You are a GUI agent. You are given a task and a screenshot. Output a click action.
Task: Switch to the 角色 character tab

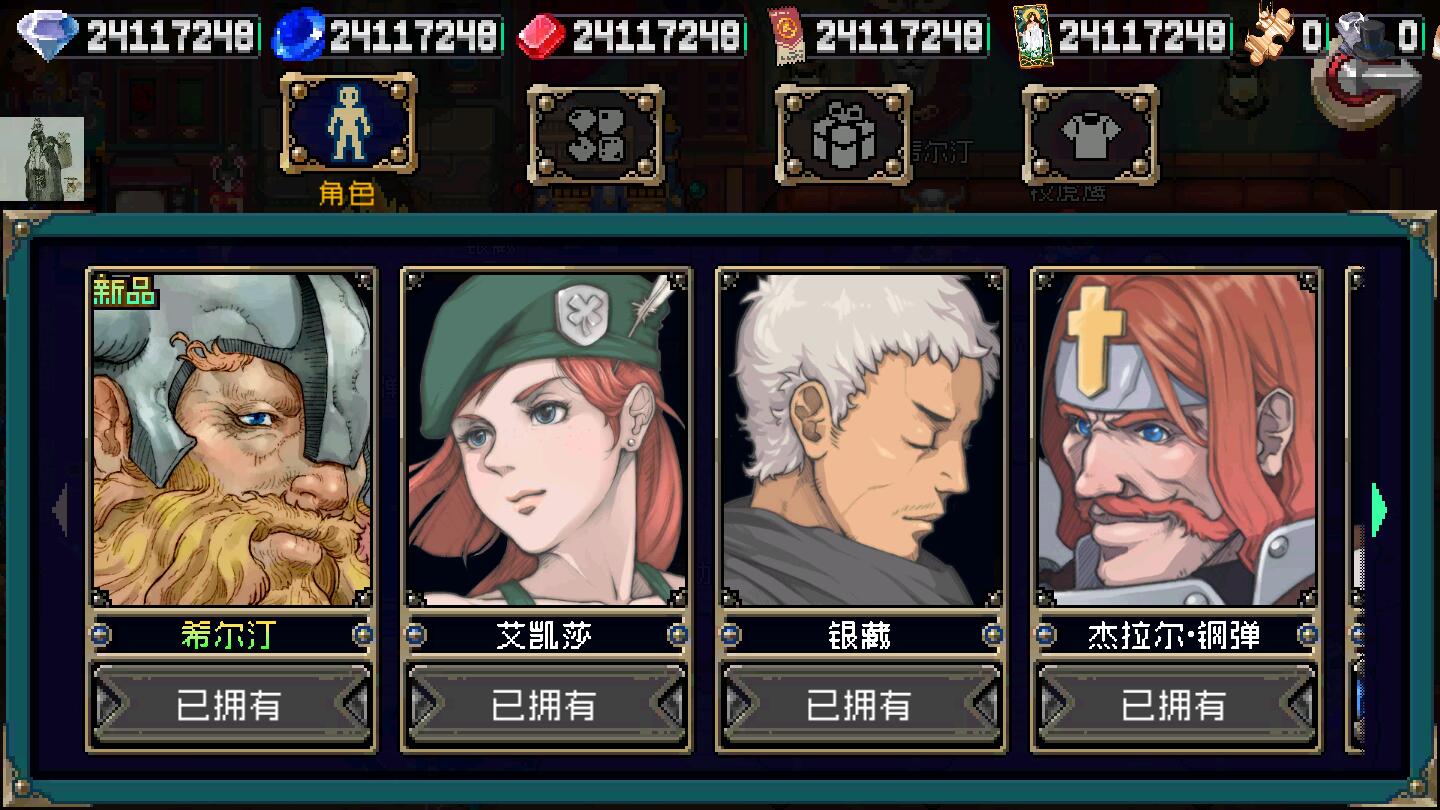tap(349, 130)
